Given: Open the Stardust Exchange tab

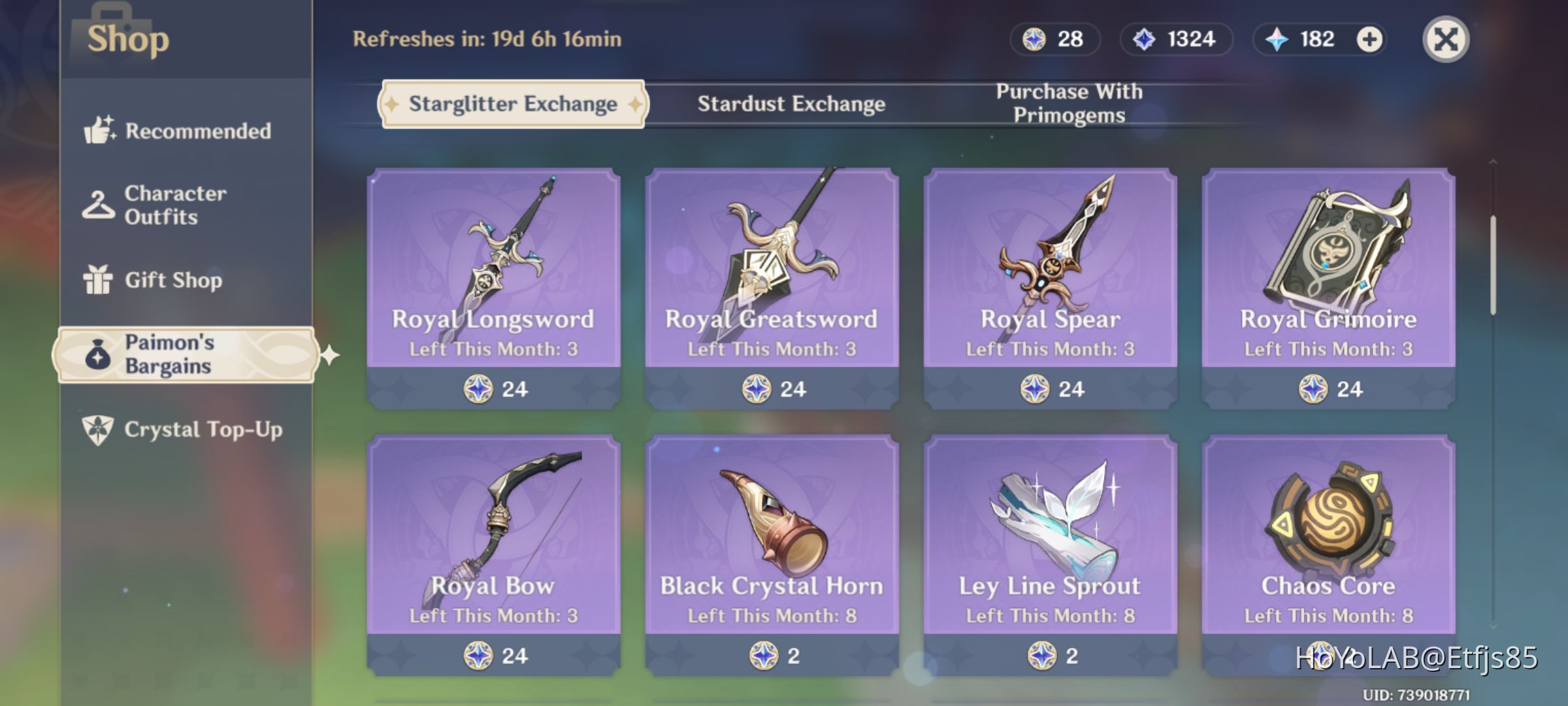Looking at the screenshot, I should pyautogui.click(x=791, y=103).
